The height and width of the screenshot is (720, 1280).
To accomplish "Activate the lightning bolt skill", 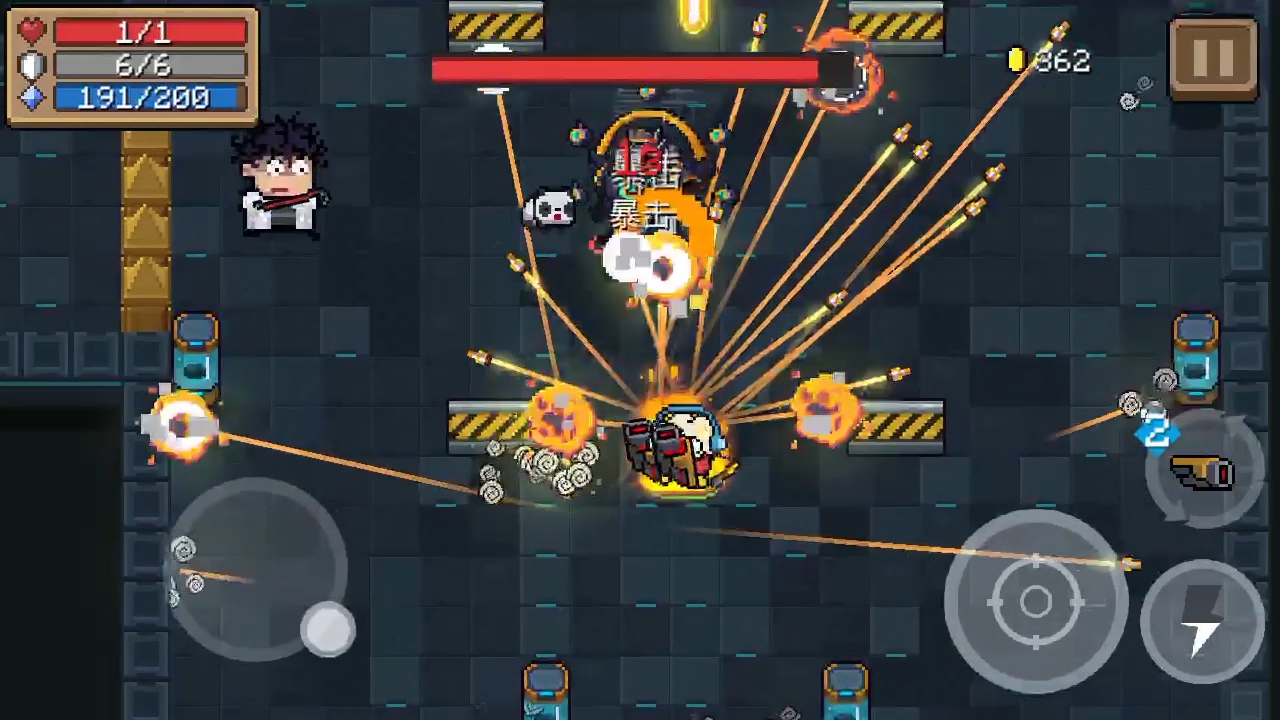I will [1202, 621].
